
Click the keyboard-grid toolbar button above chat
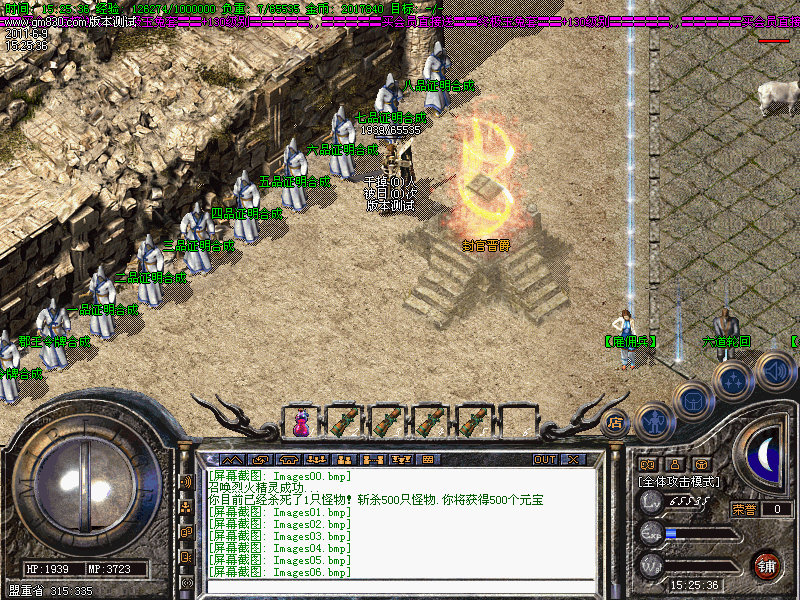pos(429,459)
